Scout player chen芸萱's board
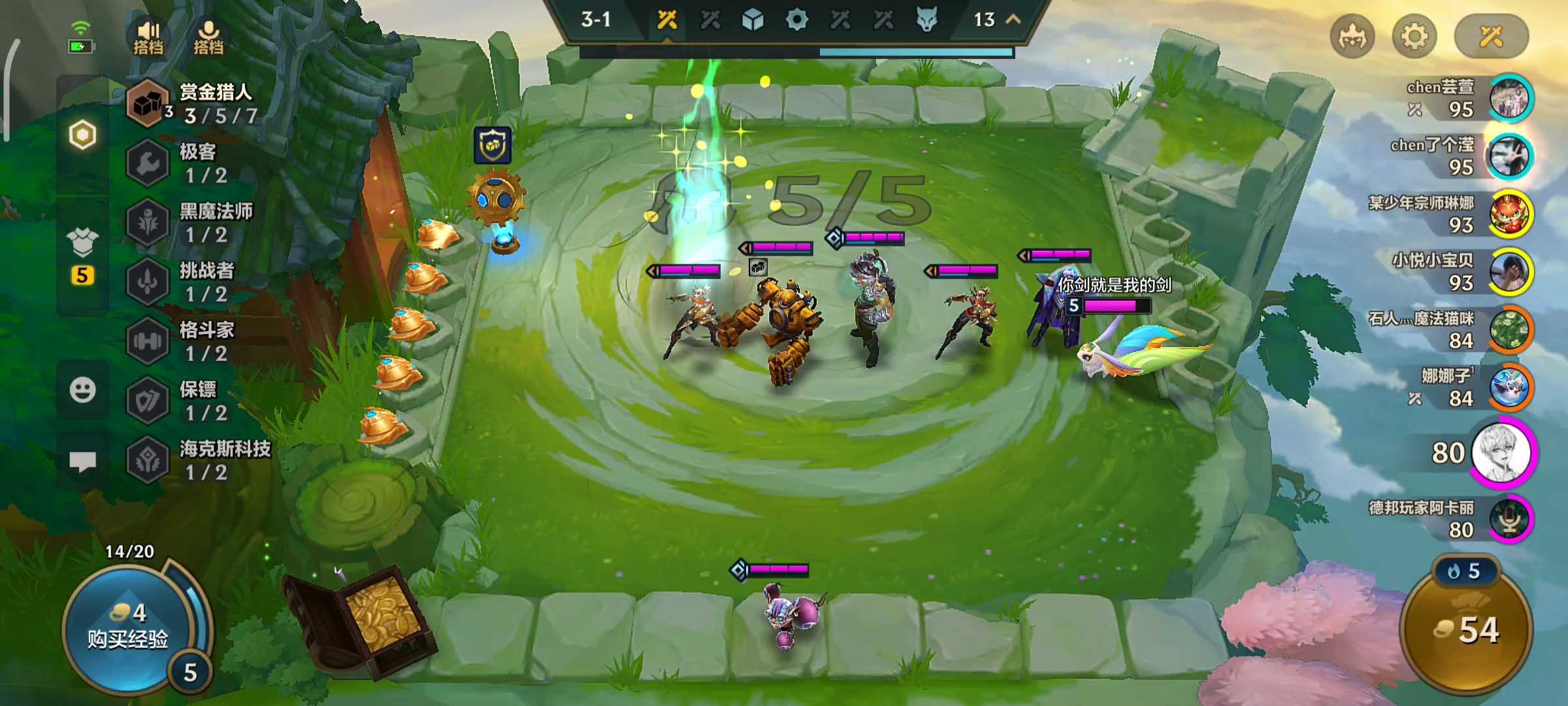The image size is (1568, 706). click(1509, 99)
